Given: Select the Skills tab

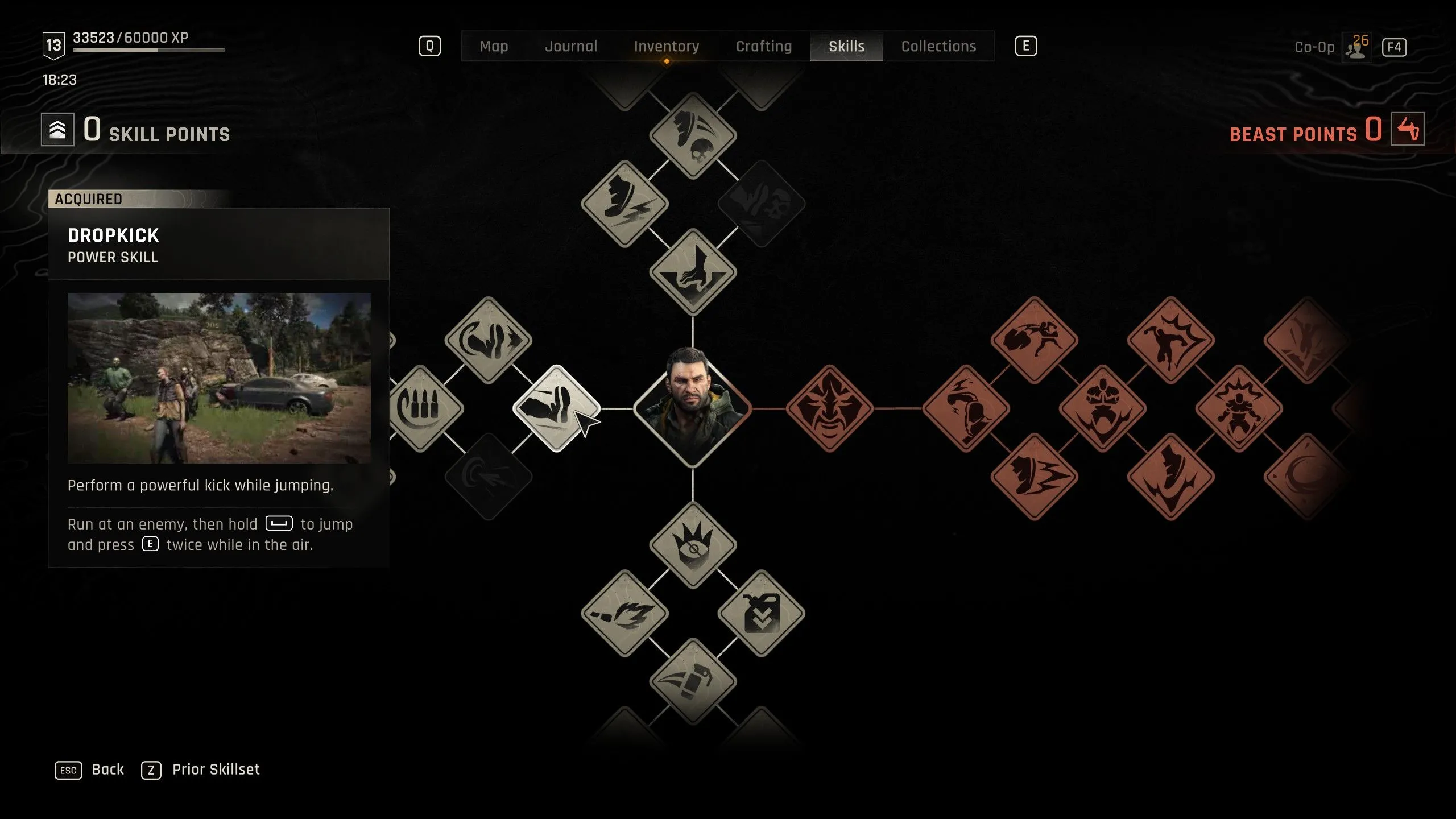Looking at the screenshot, I should (x=846, y=46).
